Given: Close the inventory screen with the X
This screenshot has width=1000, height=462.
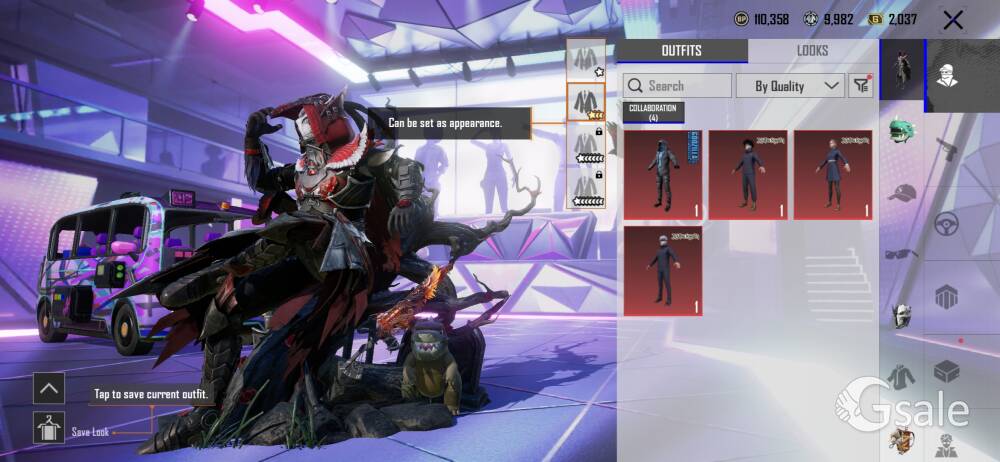Looking at the screenshot, I should [x=953, y=19].
